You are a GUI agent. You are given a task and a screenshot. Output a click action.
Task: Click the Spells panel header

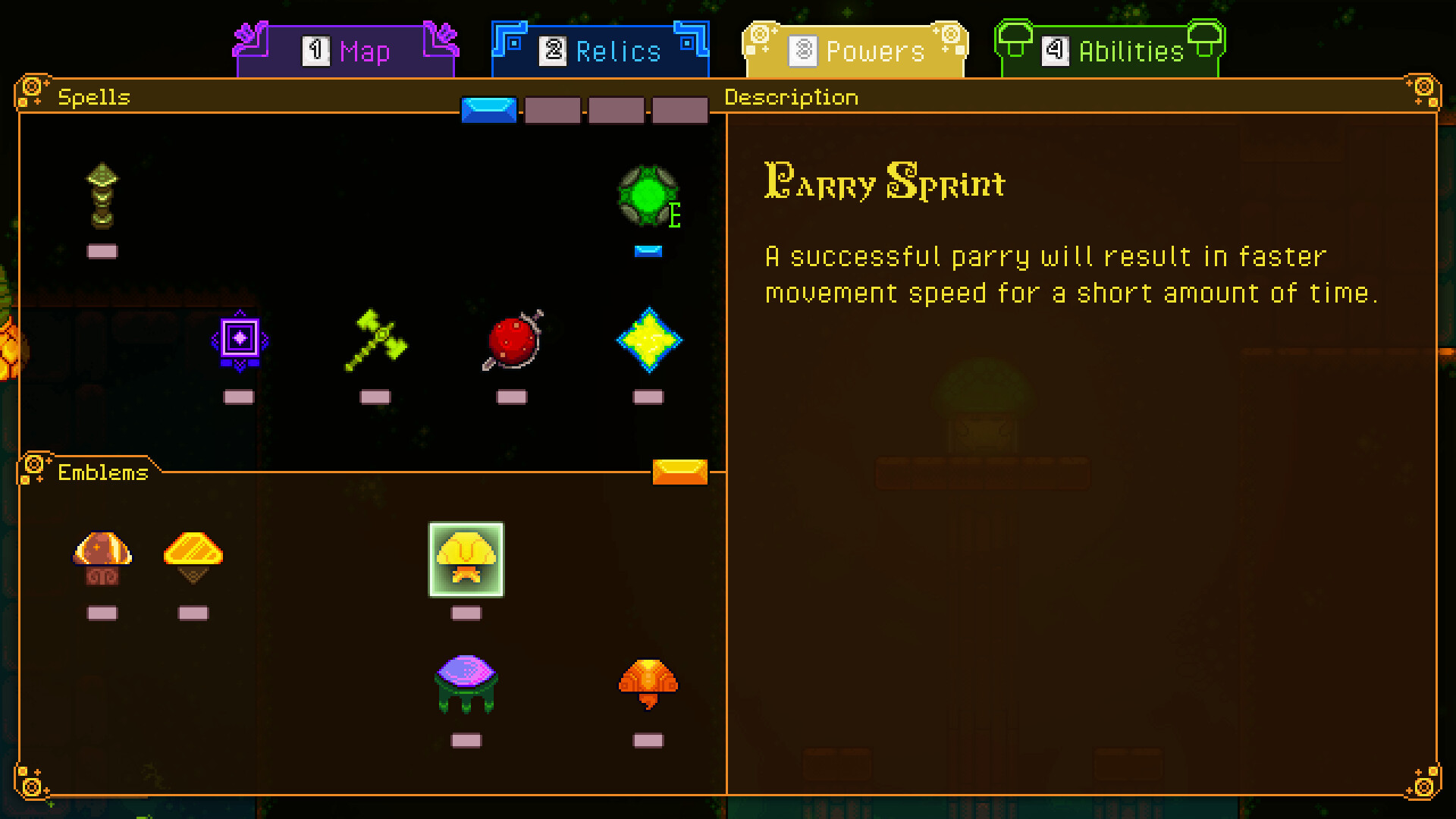(x=95, y=97)
